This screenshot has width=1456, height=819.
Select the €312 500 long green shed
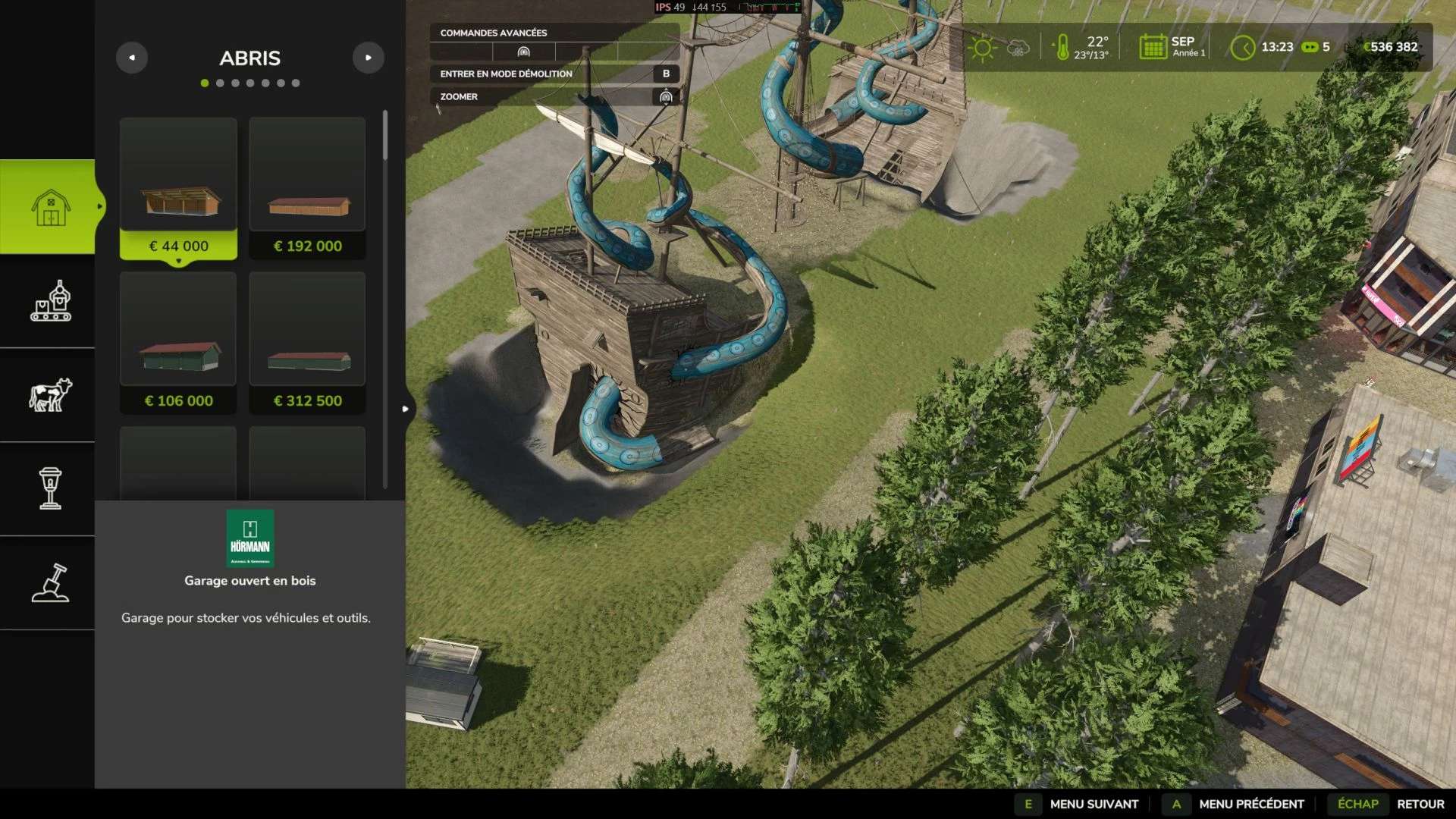tap(307, 343)
